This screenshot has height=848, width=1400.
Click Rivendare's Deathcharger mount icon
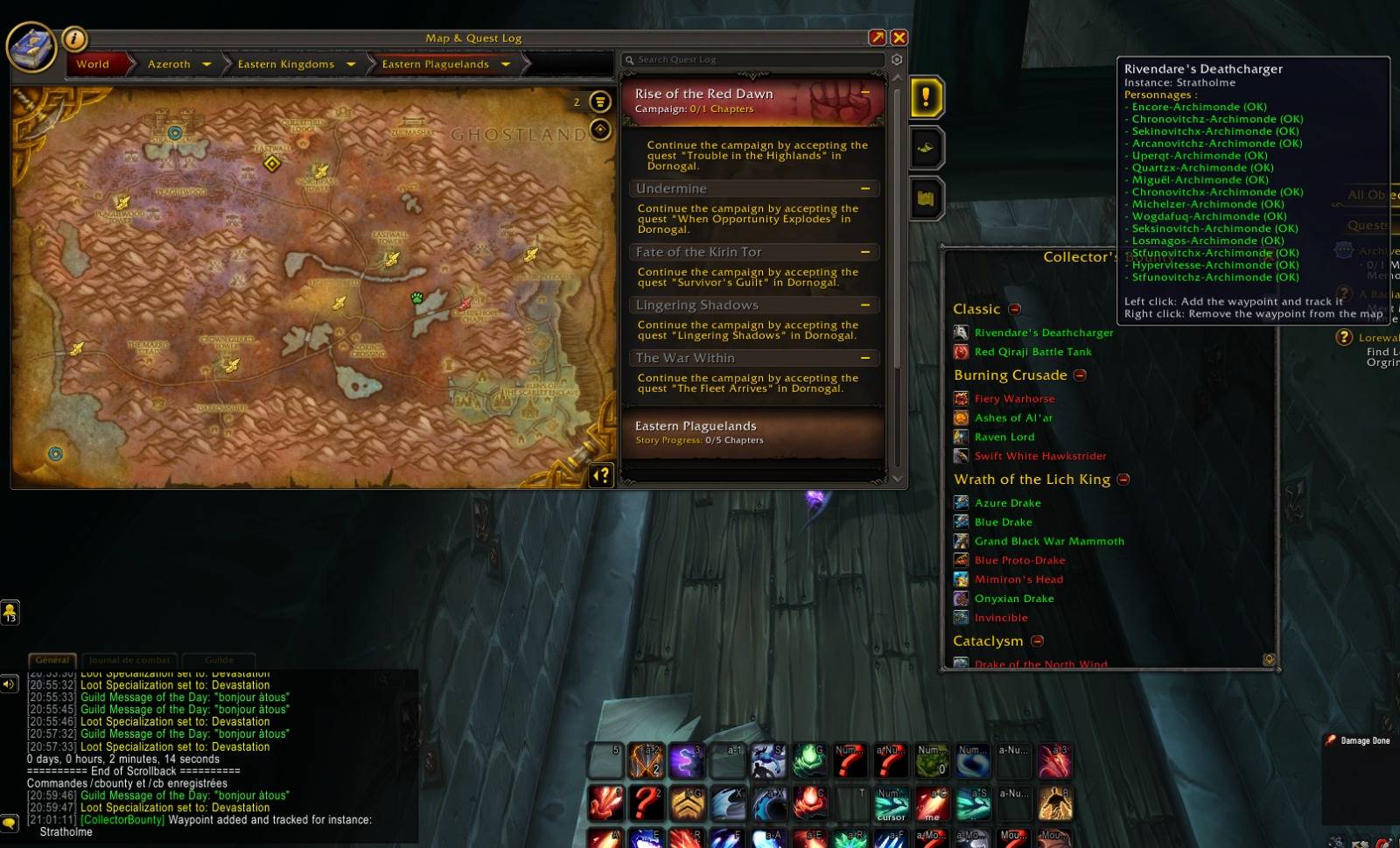point(962,333)
